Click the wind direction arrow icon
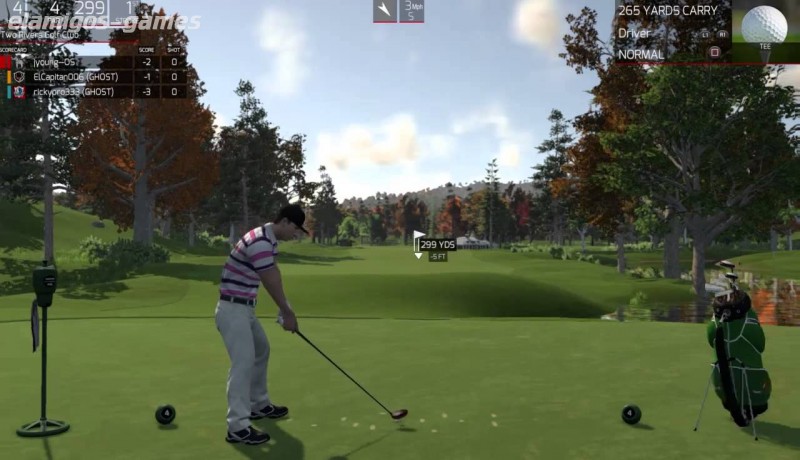This screenshot has width=800, height=460. (385, 11)
